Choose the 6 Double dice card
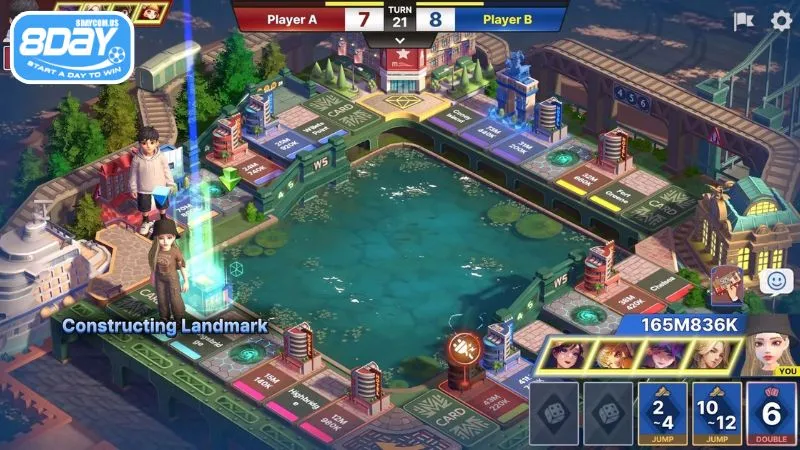The image size is (800, 450). 772,413
